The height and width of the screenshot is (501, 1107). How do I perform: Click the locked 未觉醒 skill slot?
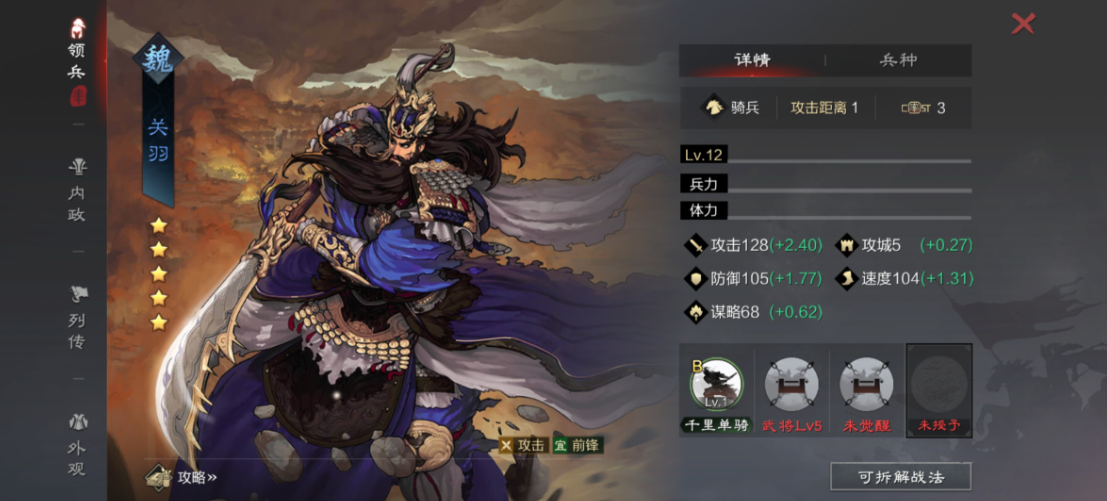[865, 392]
